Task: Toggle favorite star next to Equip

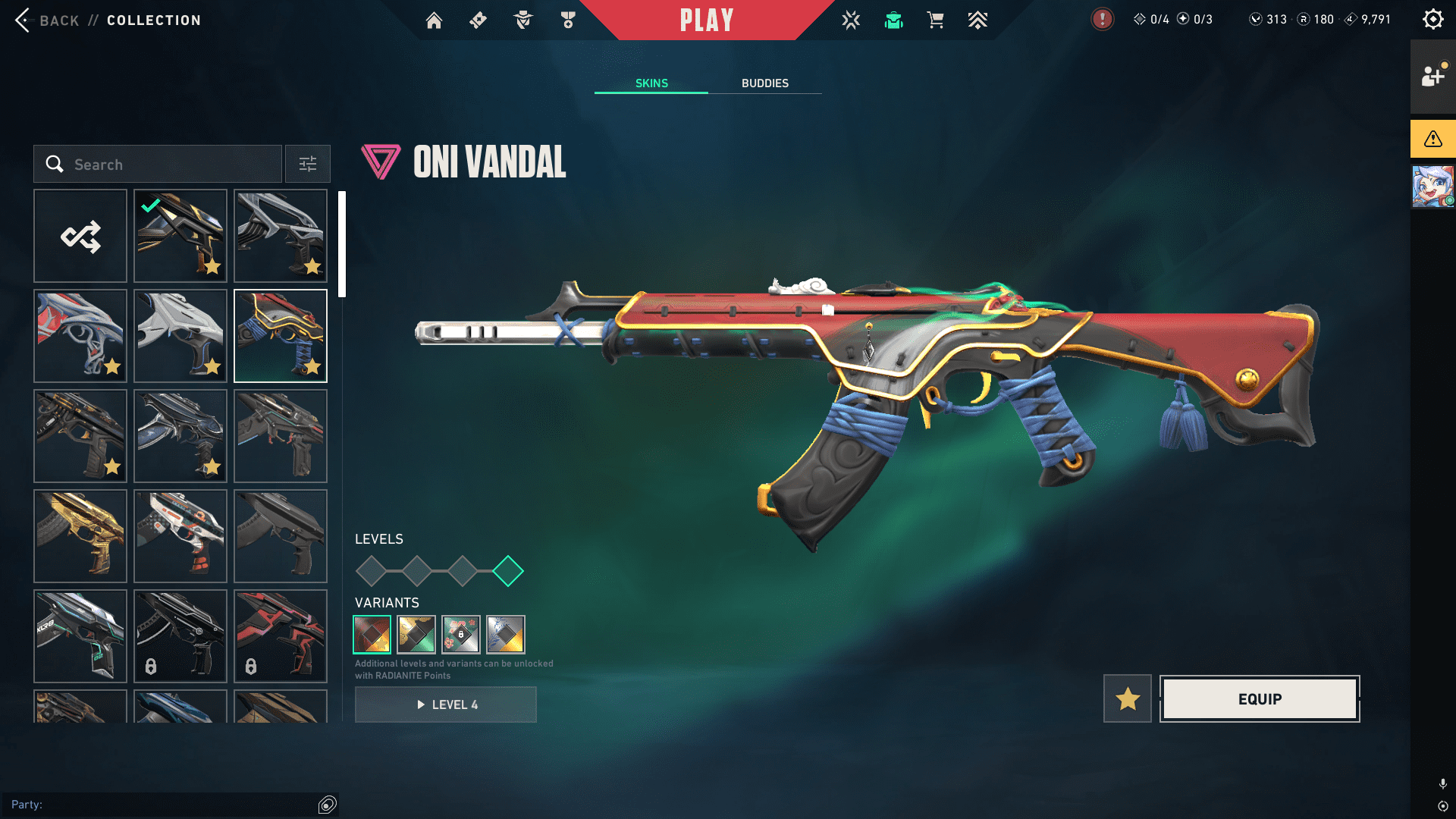Action: tap(1128, 699)
